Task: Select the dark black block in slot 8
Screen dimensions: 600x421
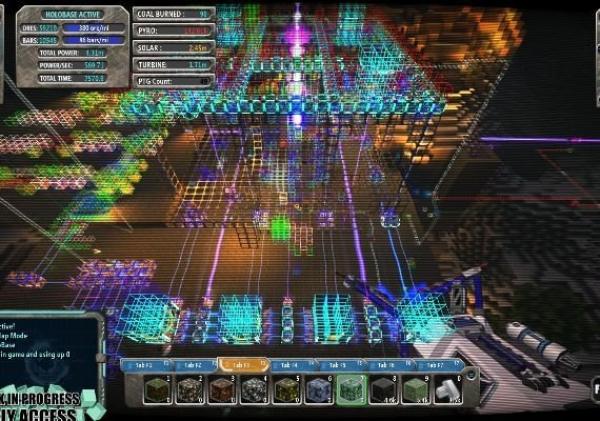Action: point(383,390)
